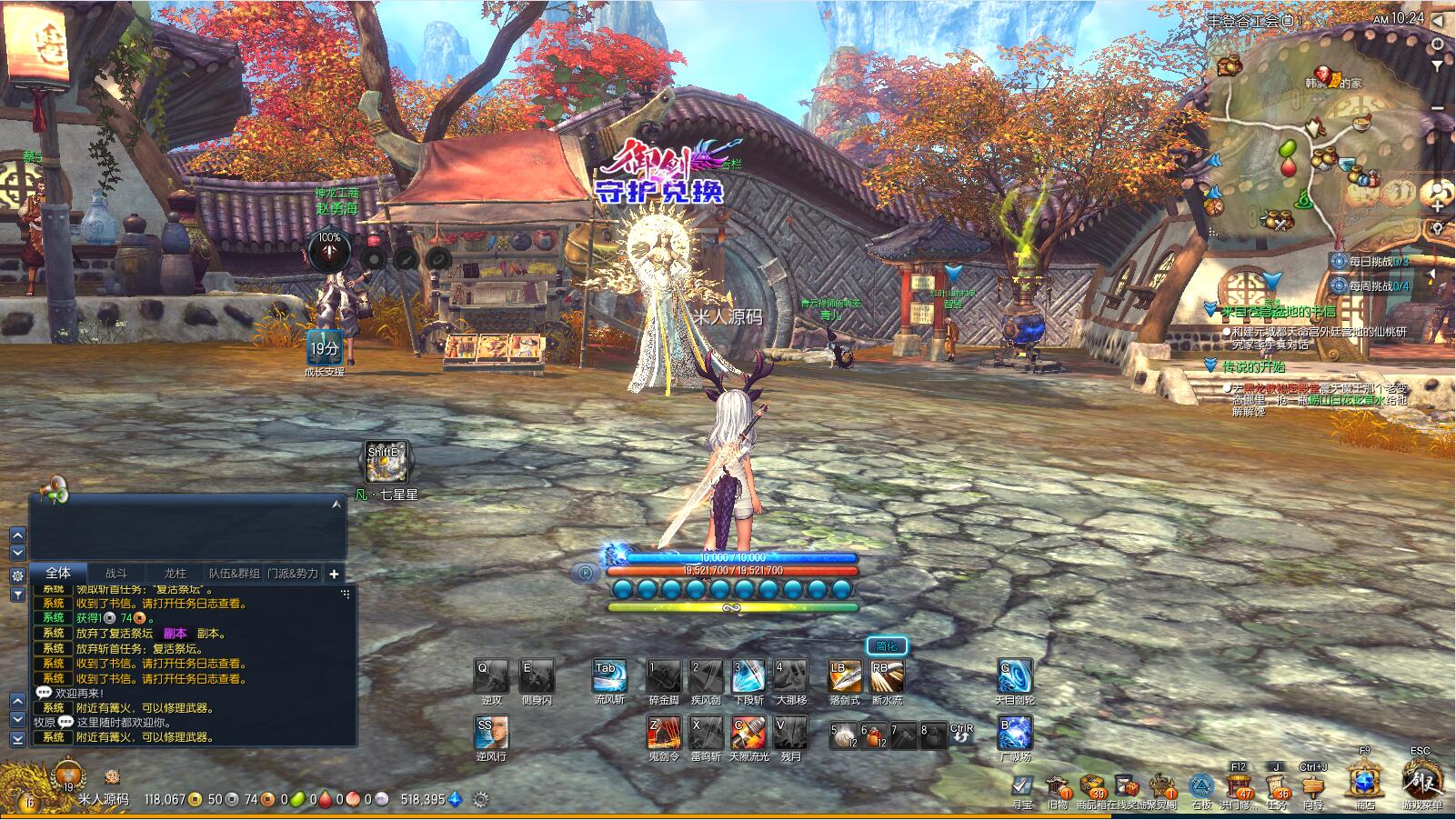Open chat settings gear icon

pos(17,575)
